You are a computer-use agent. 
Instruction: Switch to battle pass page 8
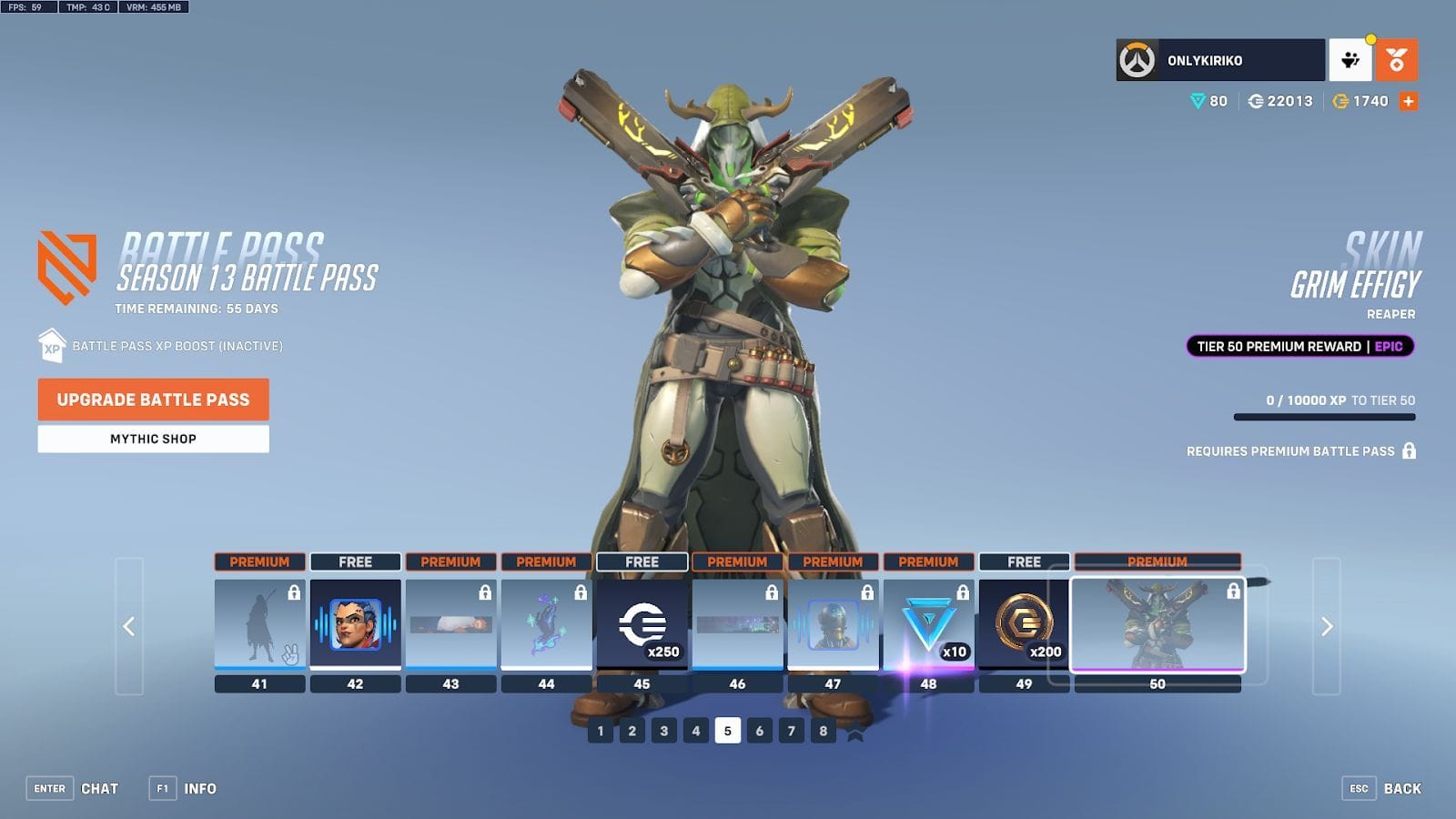click(x=822, y=731)
